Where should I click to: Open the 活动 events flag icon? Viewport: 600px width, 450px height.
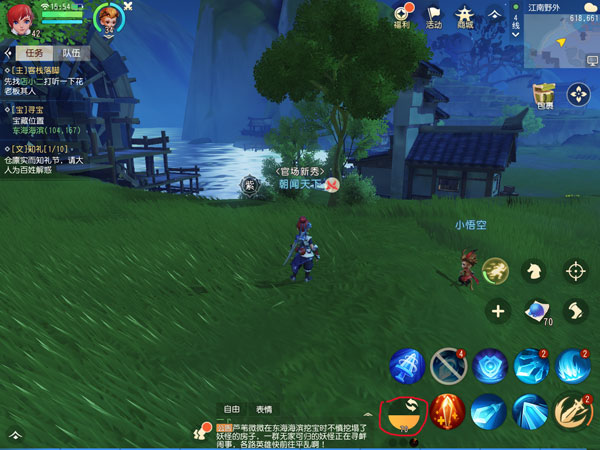tap(434, 16)
